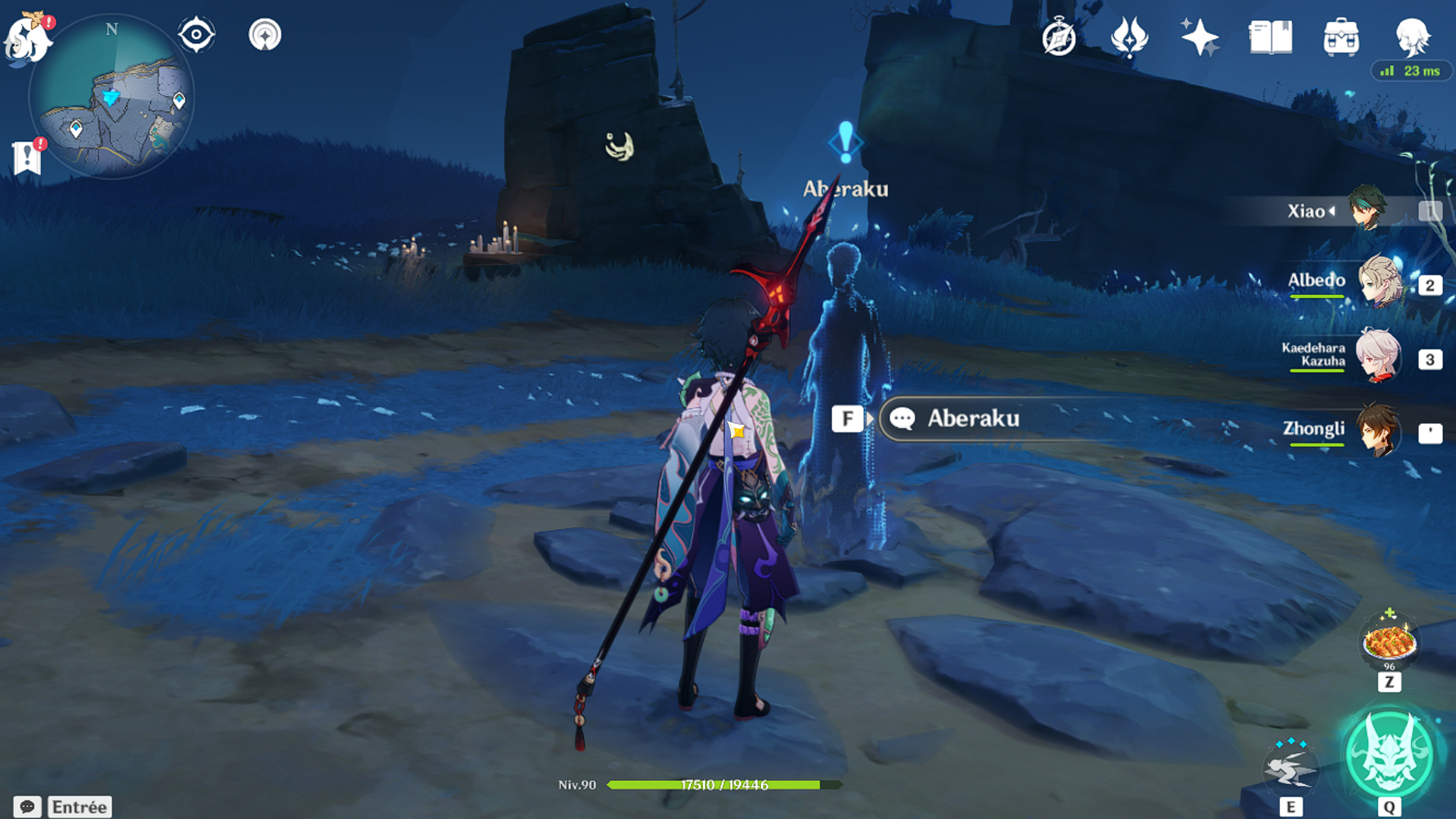Open the quest log bookmark icon
The image size is (1456, 819).
27,157
